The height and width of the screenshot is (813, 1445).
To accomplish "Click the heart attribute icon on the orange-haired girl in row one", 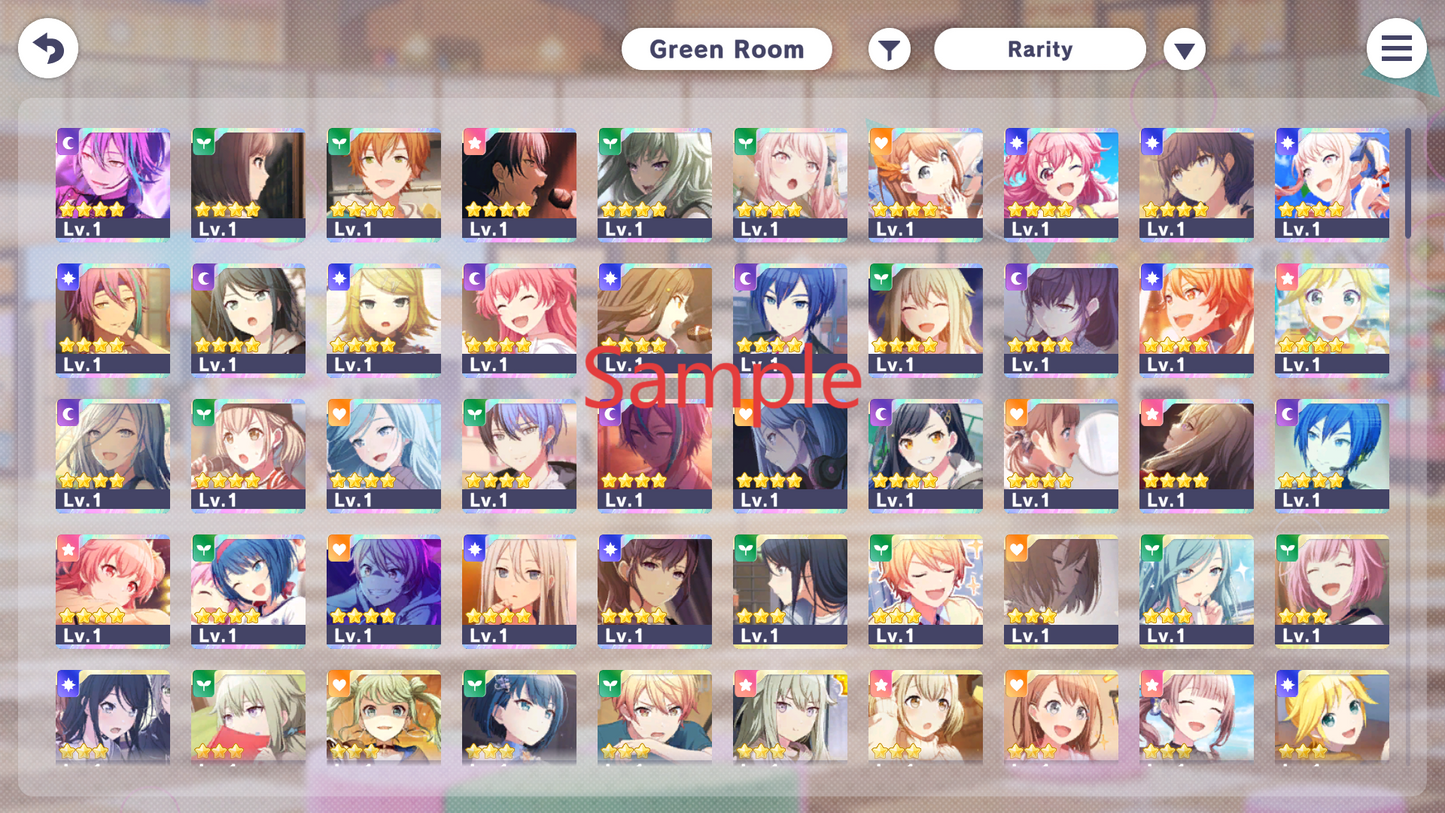I will (x=879, y=143).
